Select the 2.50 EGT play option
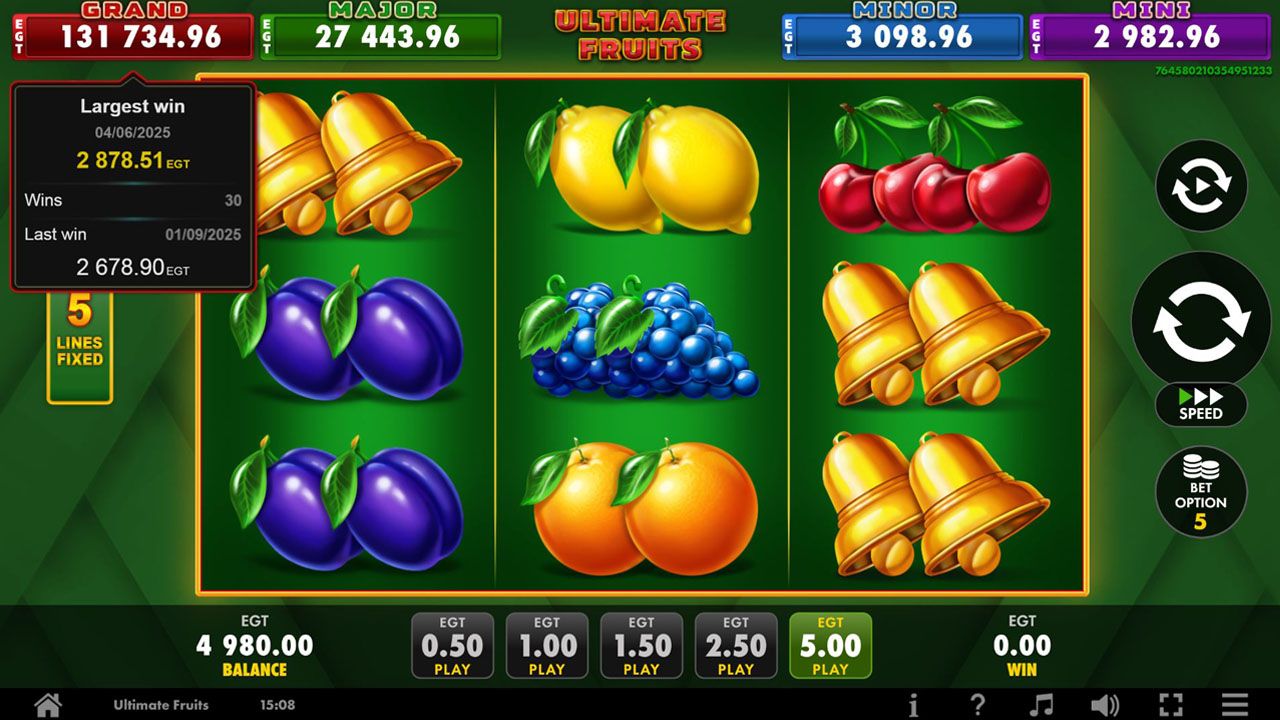The height and width of the screenshot is (720, 1280). coord(737,644)
